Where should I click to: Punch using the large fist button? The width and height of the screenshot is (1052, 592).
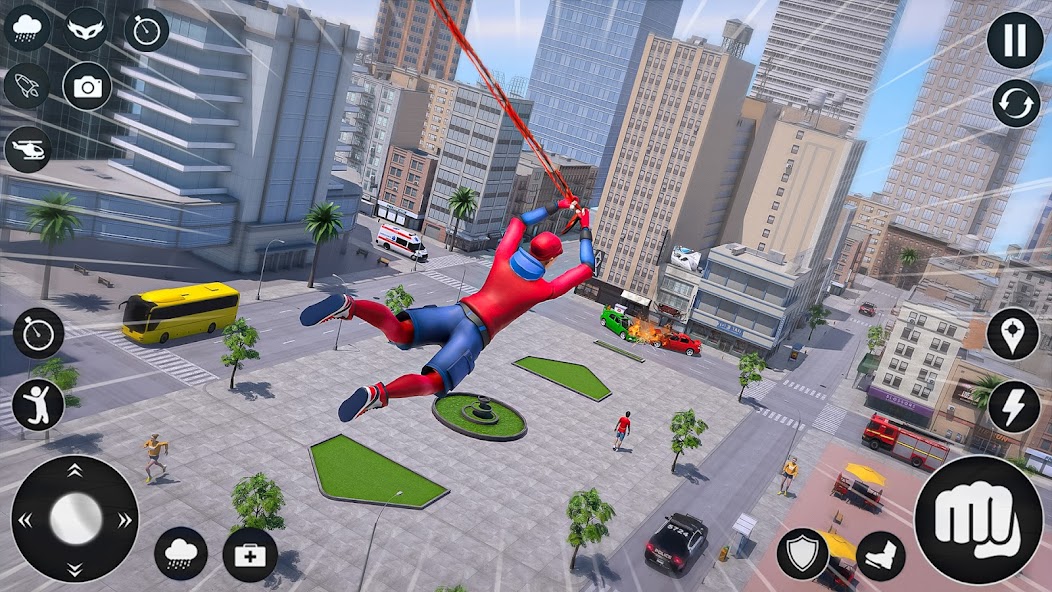tap(978, 520)
